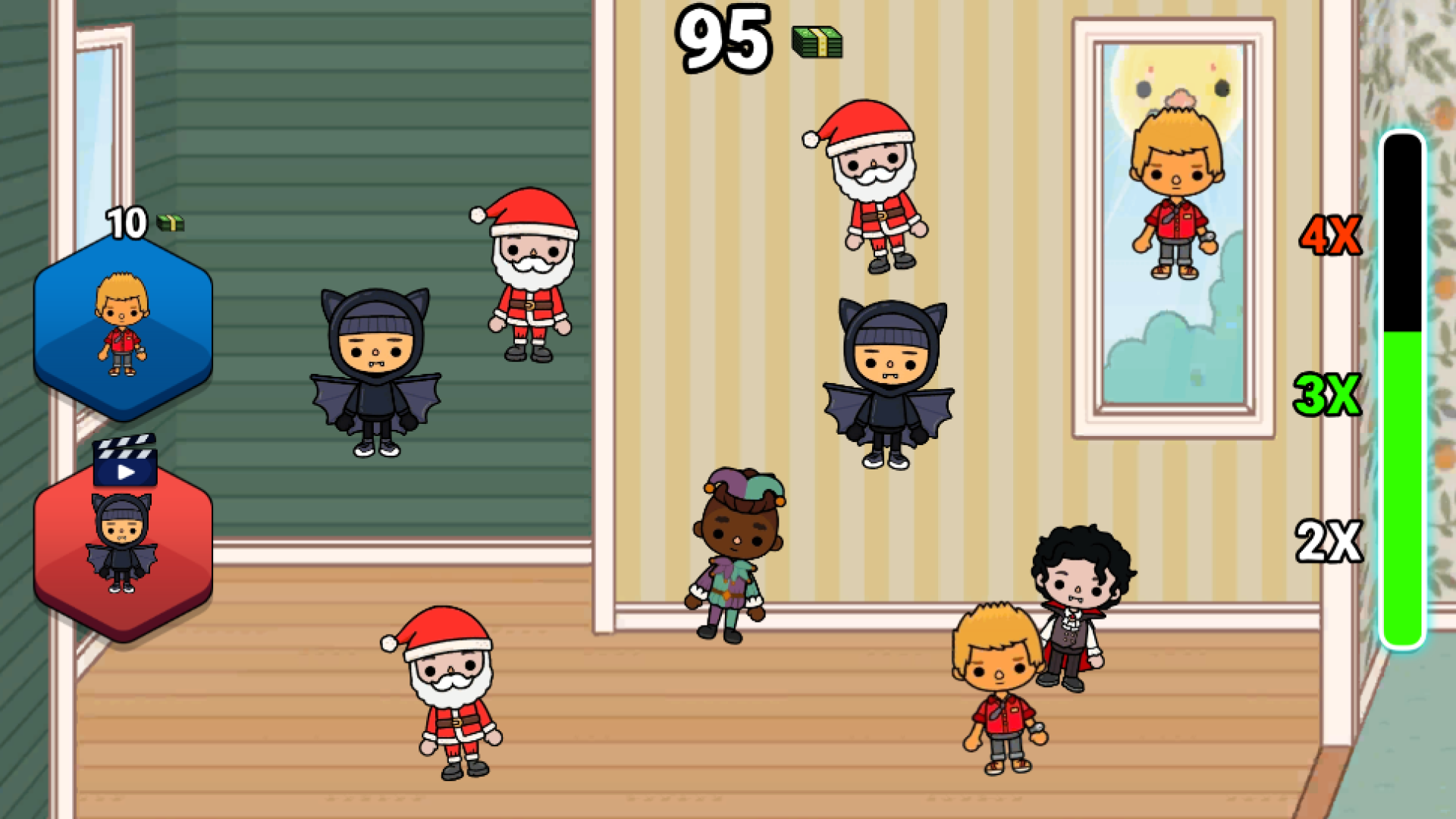The image size is (1456, 819).
Task: Tap the clapperboard video ad icon
Action: coord(124,464)
